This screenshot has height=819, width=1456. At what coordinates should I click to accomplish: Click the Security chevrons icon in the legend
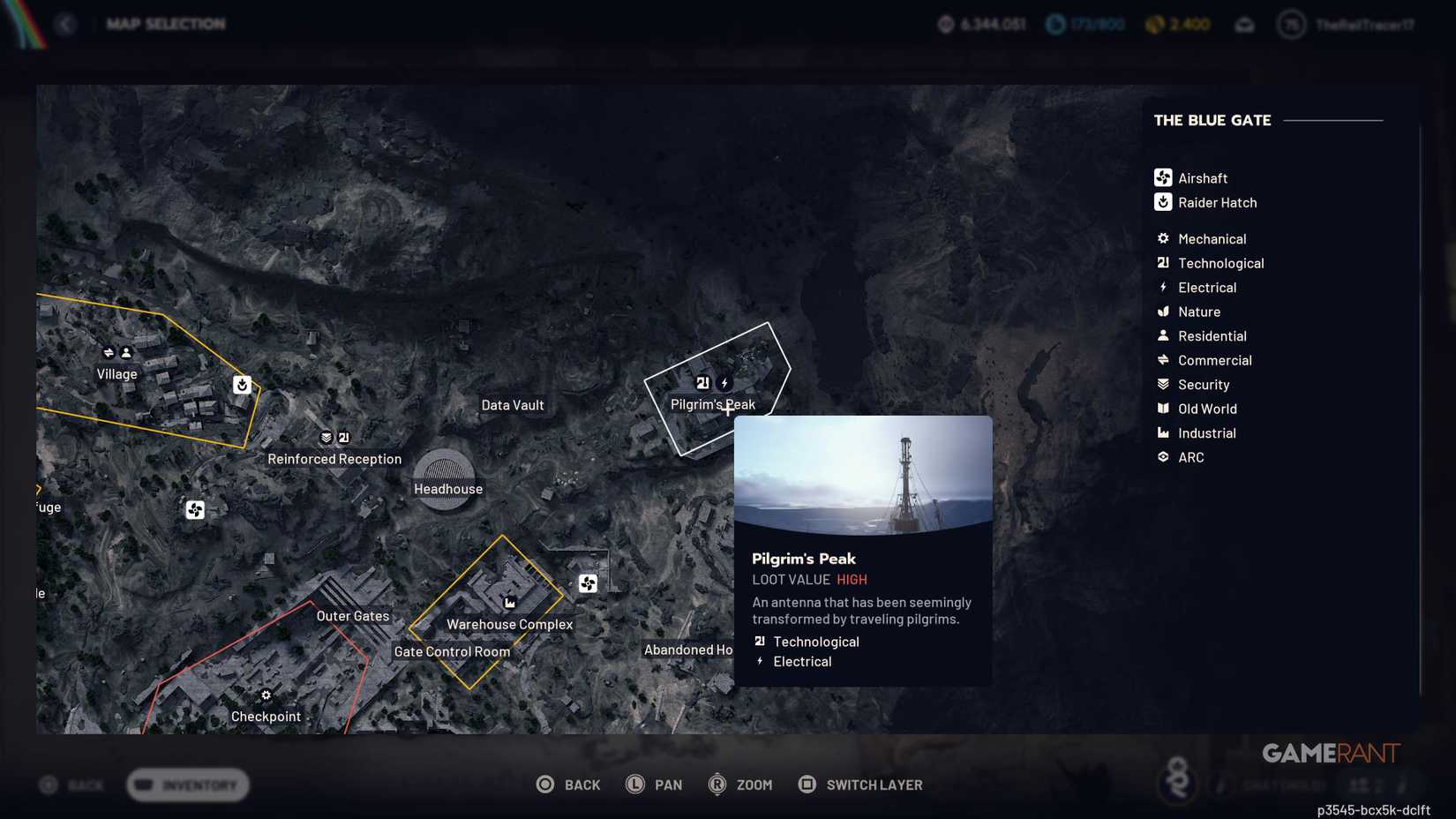[x=1162, y=384]
